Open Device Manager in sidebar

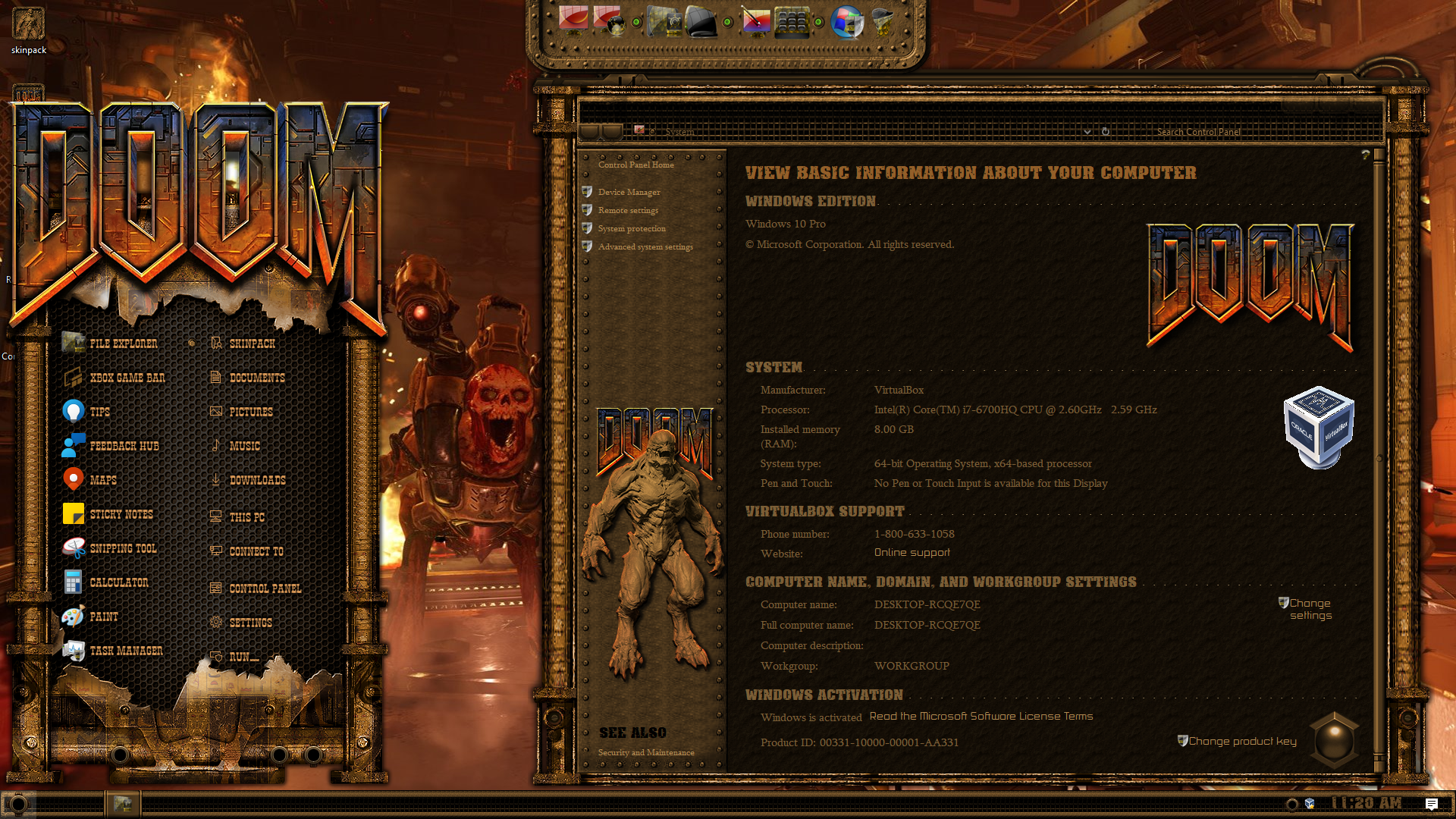[629, 192]
